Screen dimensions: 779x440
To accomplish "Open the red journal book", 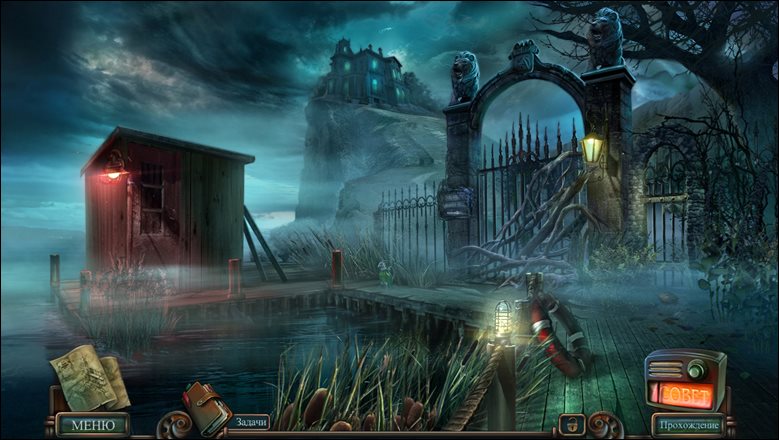I will click(x=207, y=406).
